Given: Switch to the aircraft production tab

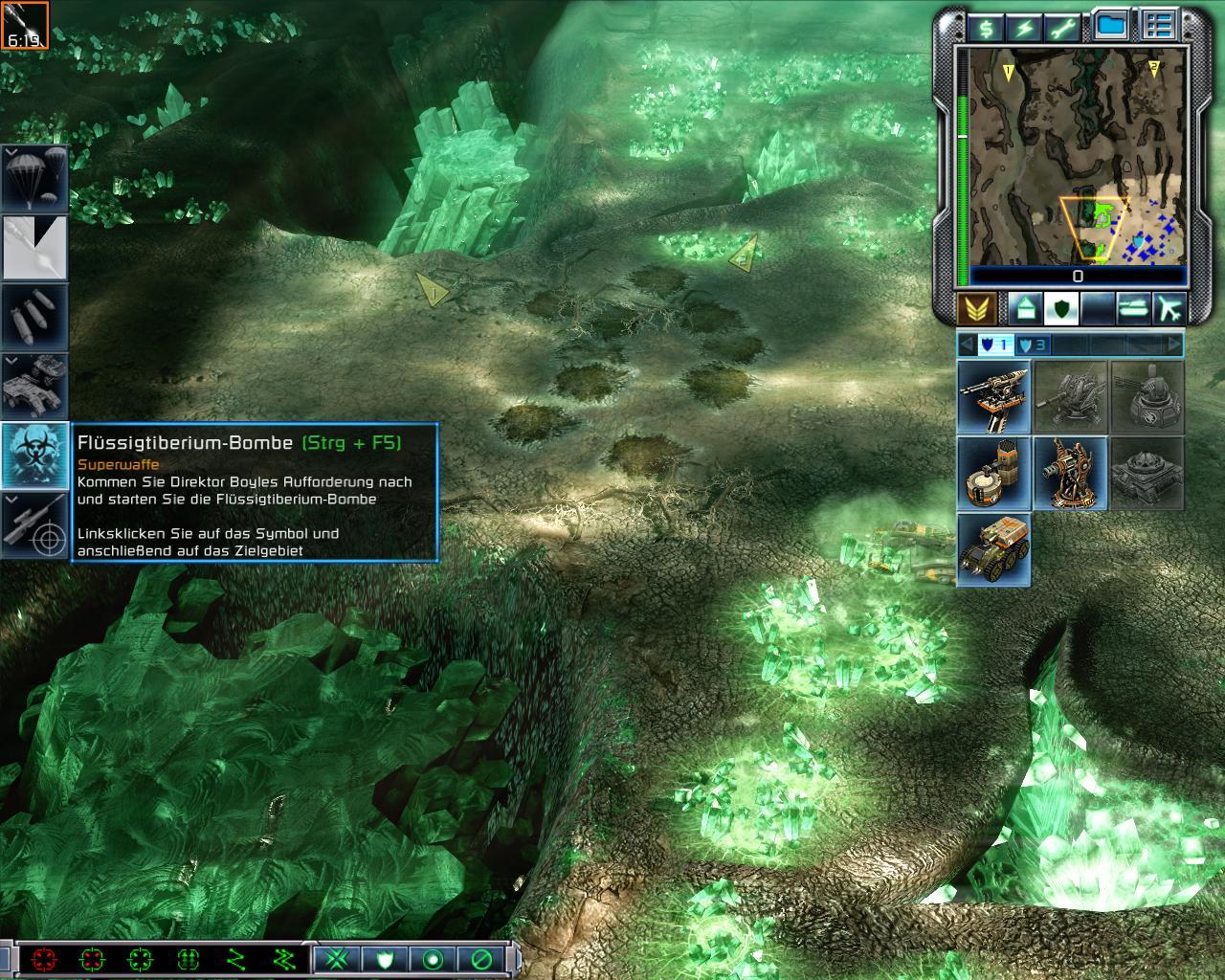Looking at the screenshot, I should coord(1169,308).
